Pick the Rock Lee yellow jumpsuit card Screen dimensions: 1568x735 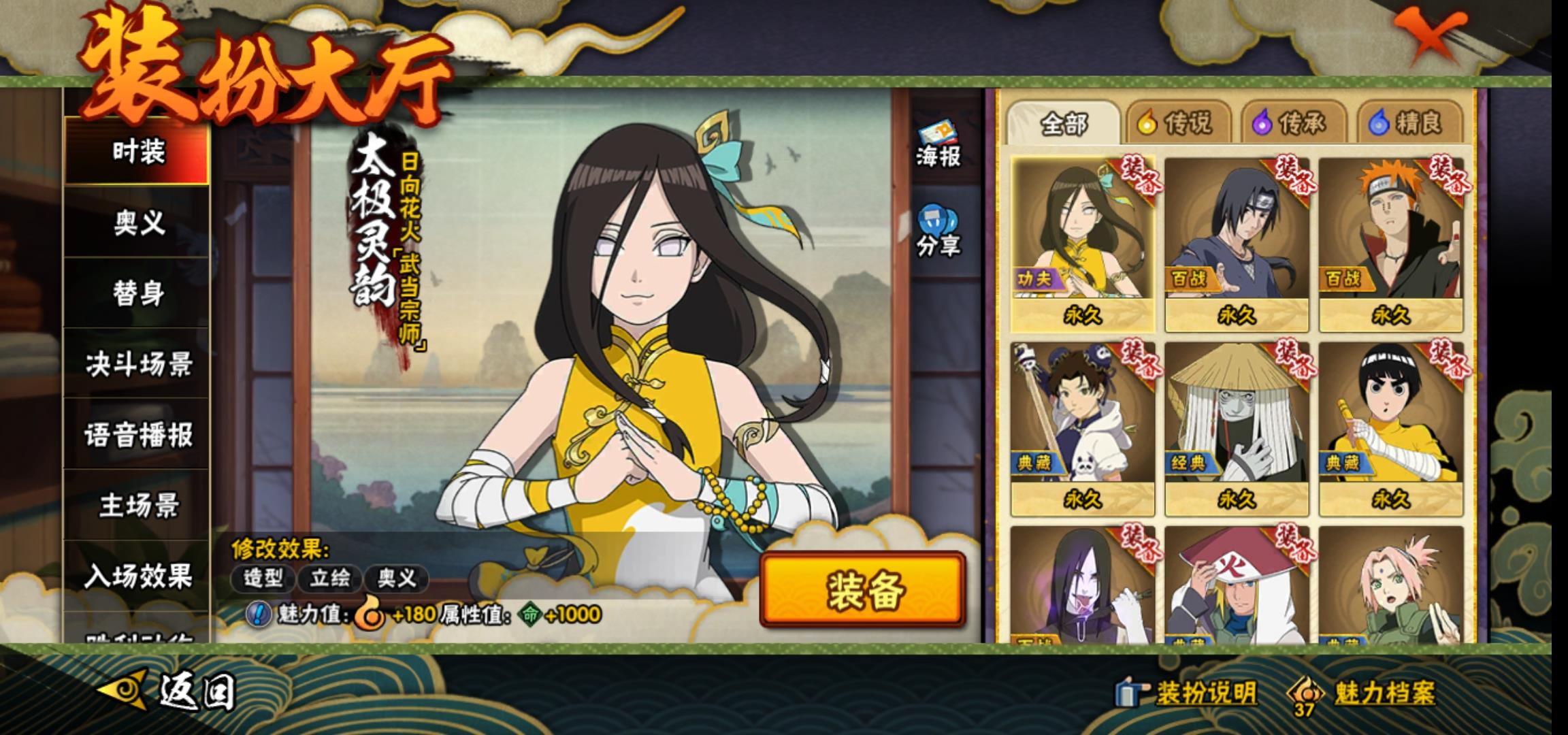click(x=1390, y=429)
